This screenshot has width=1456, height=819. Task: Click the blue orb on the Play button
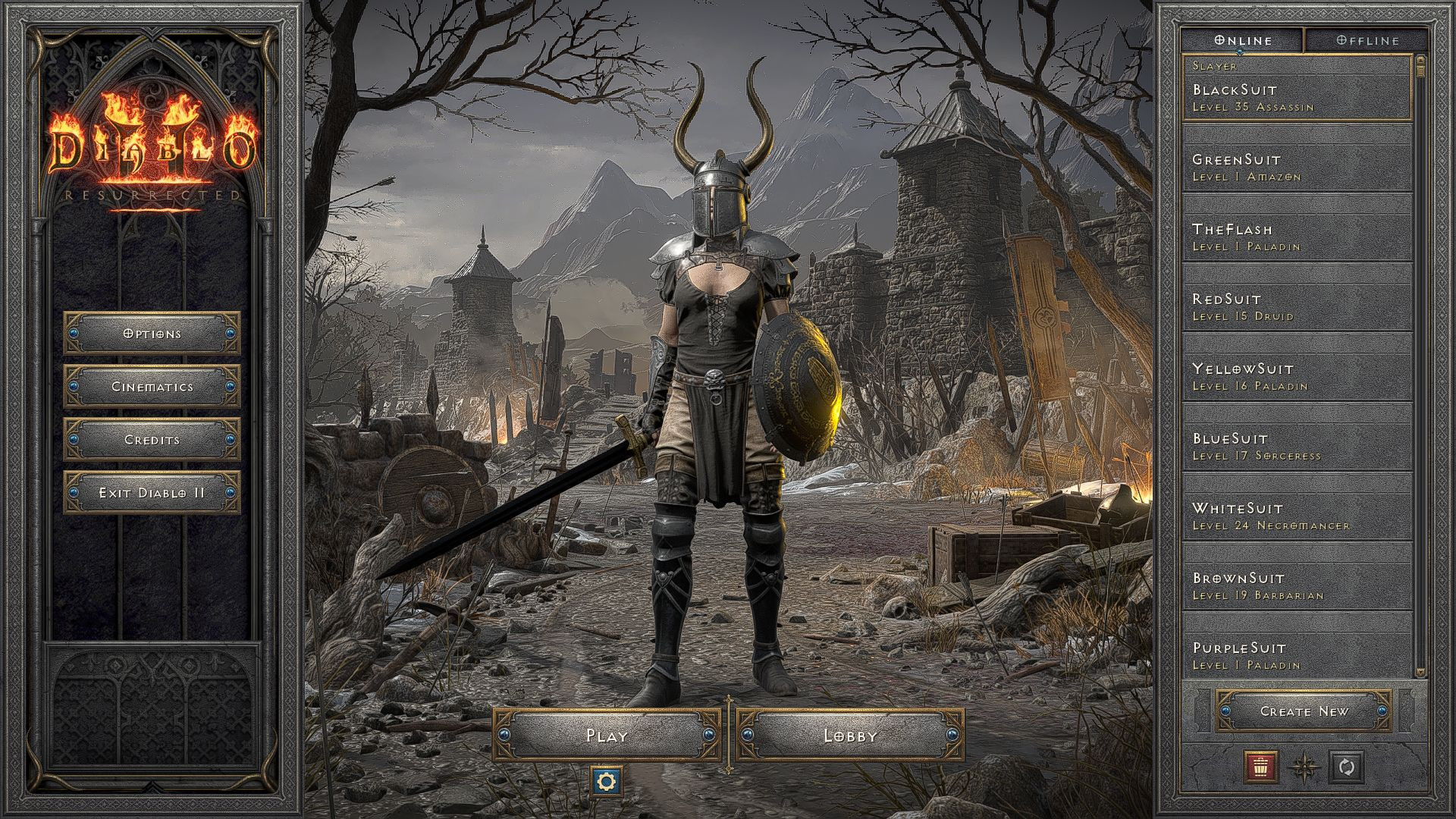point(504,735)
